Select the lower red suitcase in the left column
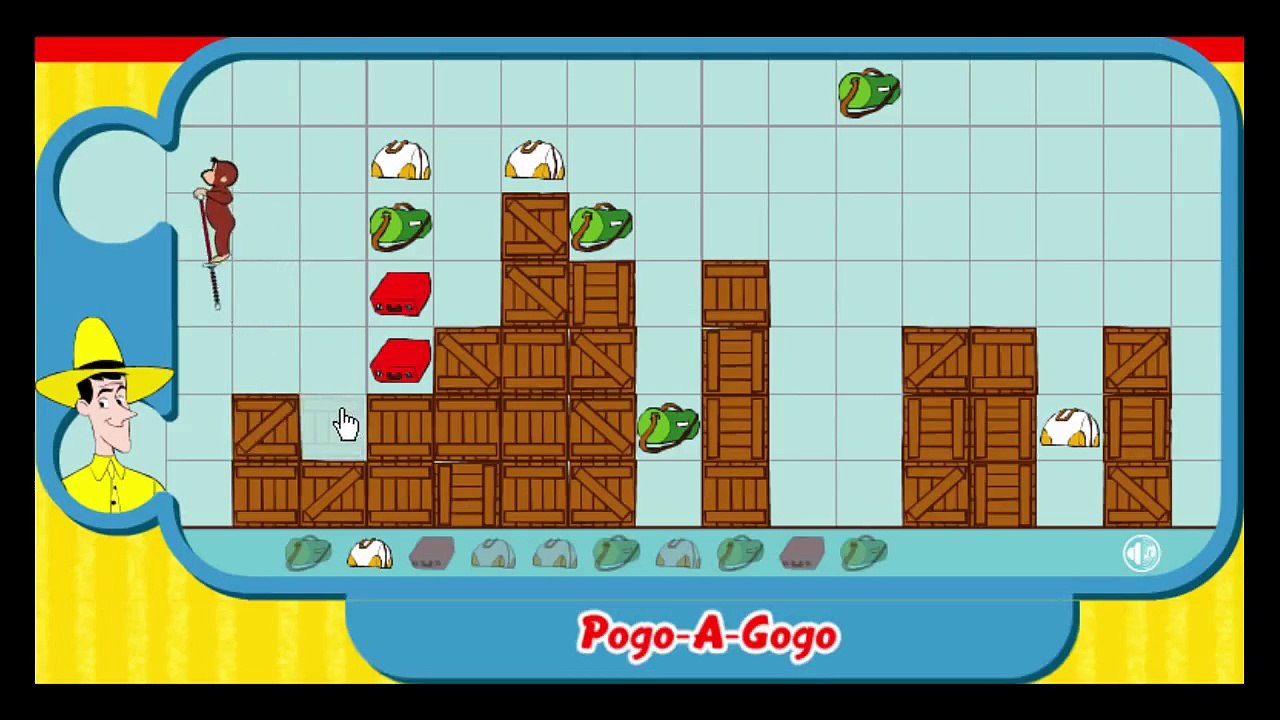The height and width of the screenshot is (720, 1280). pos(400,362)
